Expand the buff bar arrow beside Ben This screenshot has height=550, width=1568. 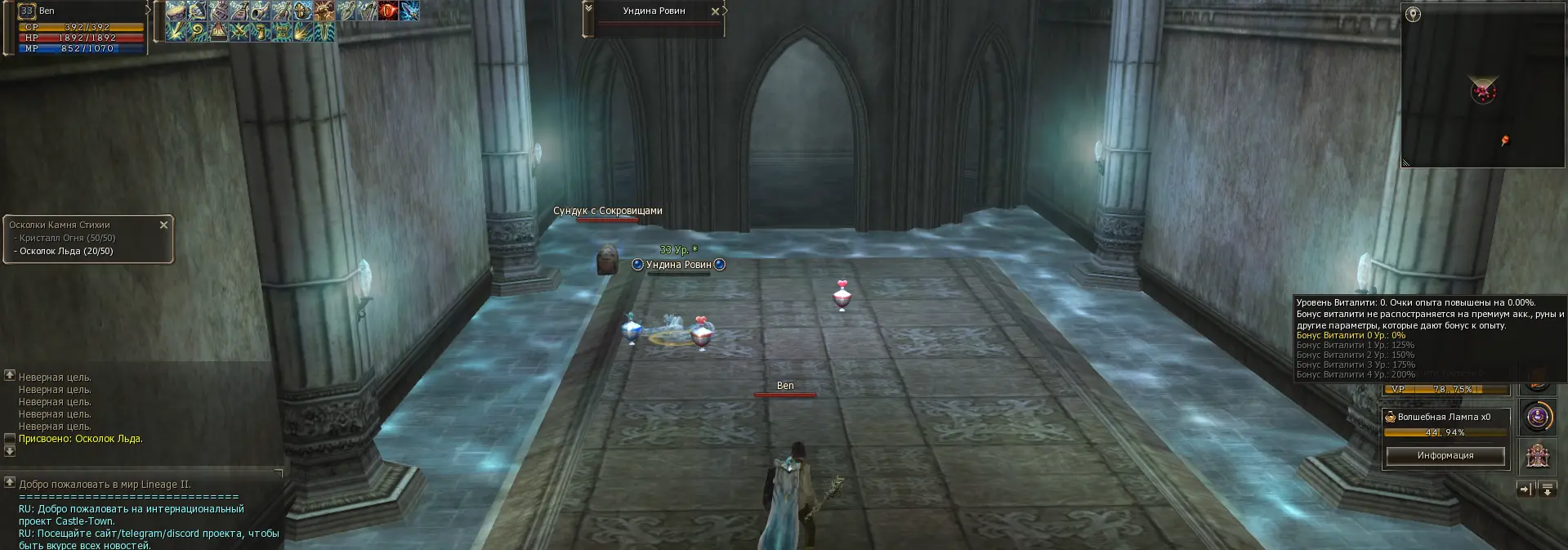pyautogui.click(x=149, y=10)
